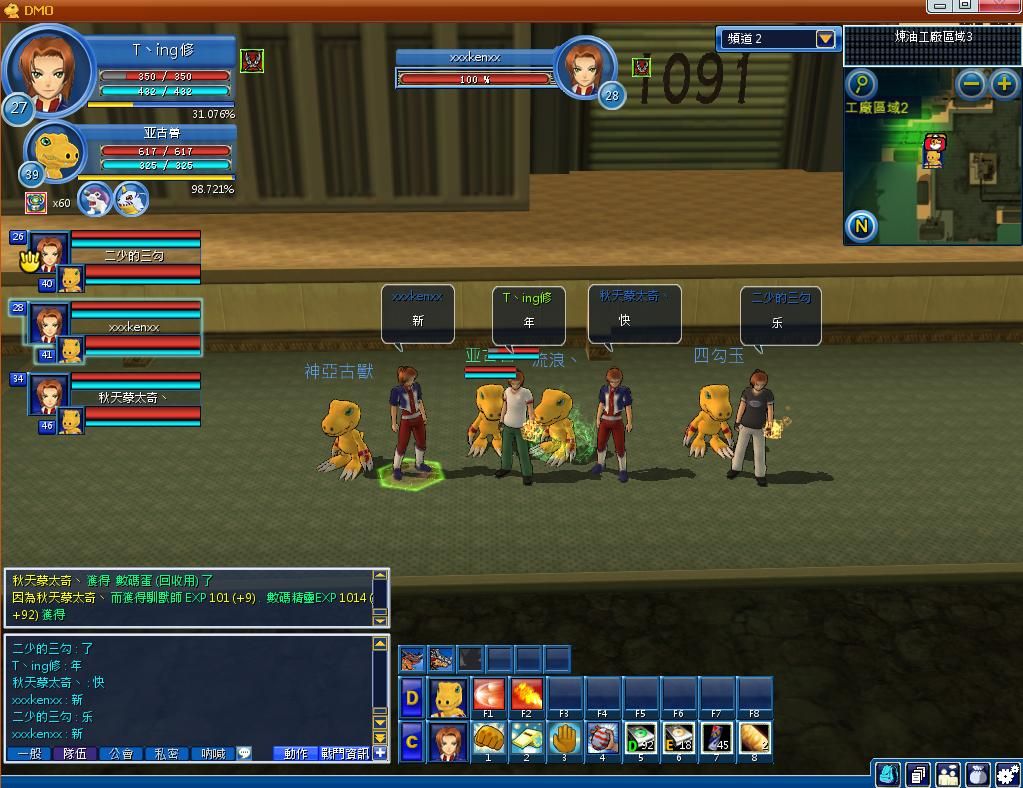Screen dimensions: 1023x788
Task: Switch to the 公會 chat tab
Action: [x=121, y=753]
